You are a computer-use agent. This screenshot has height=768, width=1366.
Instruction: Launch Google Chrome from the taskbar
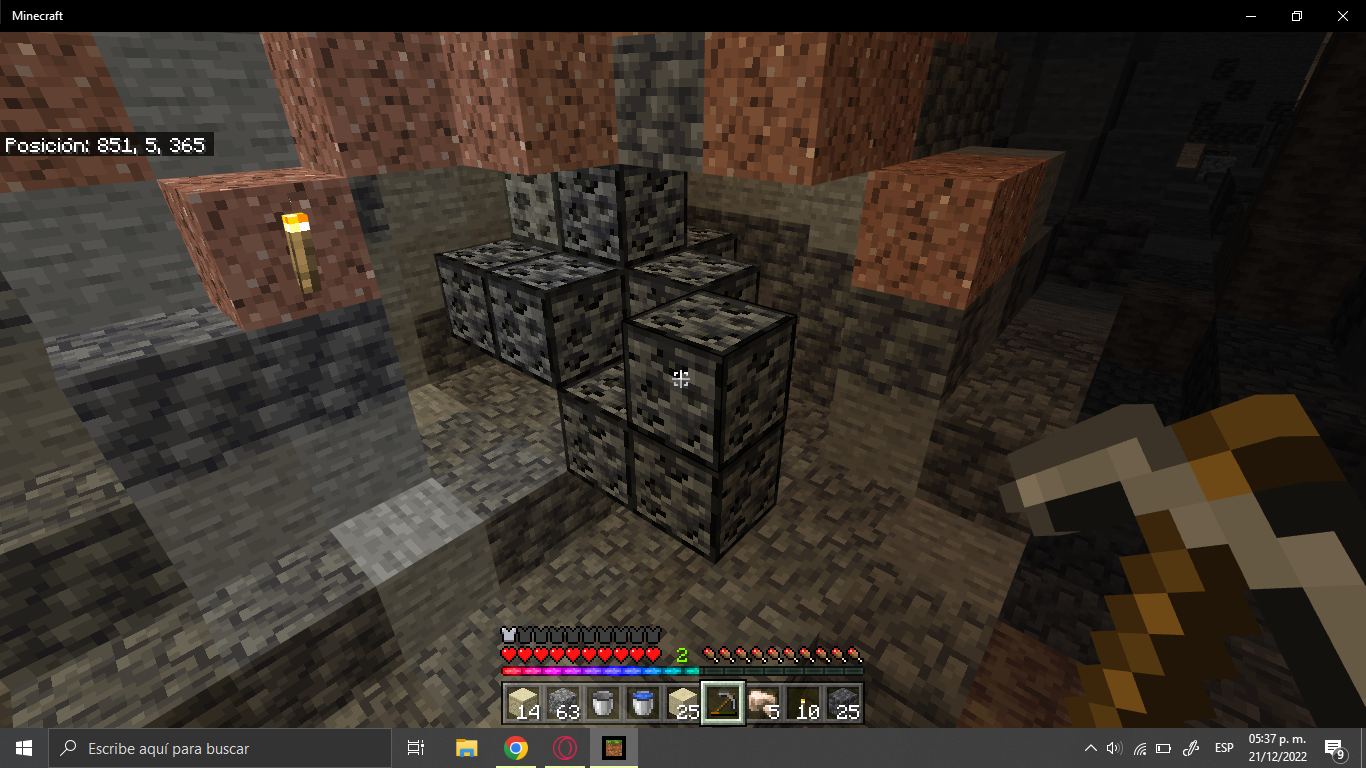pos(515,747)
